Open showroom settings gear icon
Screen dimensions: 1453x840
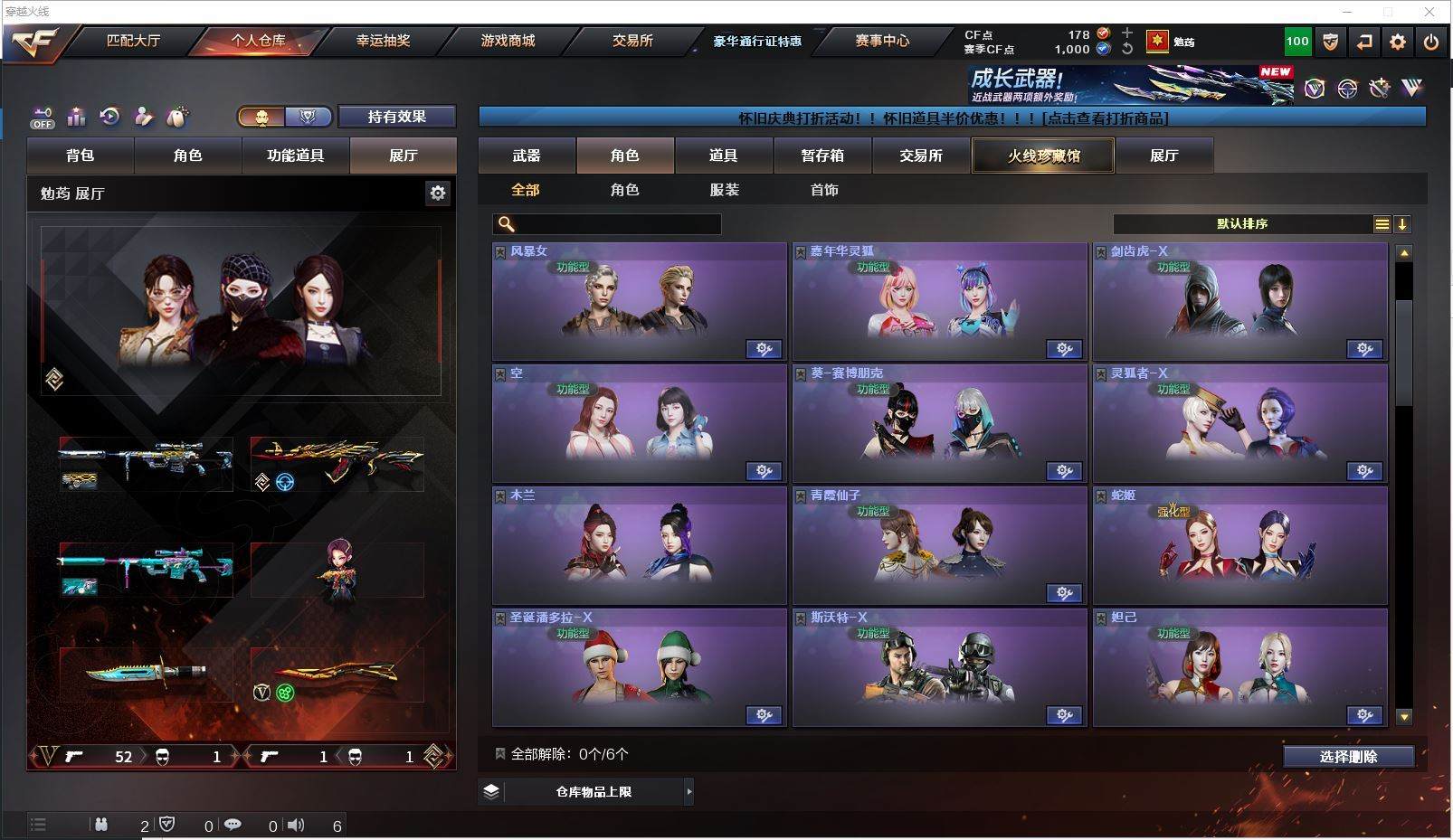coord(438,193)
